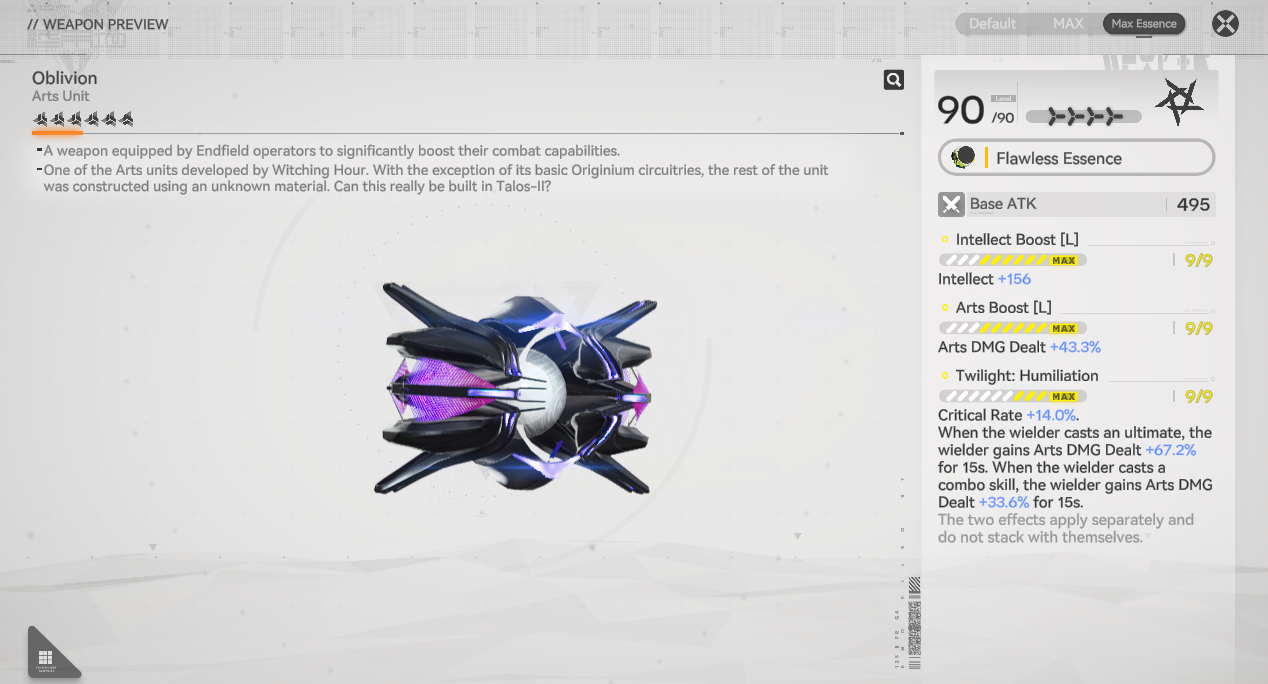Image resolution: width=1268 pixels, height=684 pixels.
Task: Choose the Max Essence preview mode
Action: (1144, 23)
